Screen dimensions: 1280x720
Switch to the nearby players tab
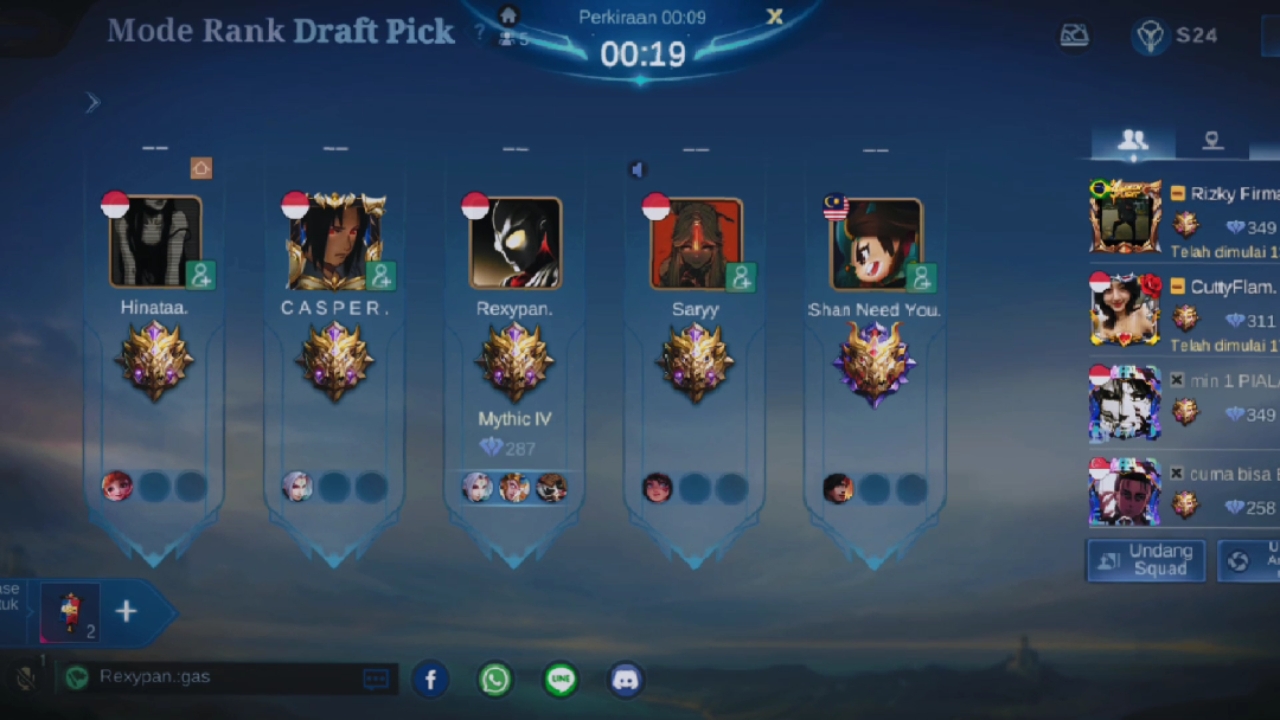1212,141
